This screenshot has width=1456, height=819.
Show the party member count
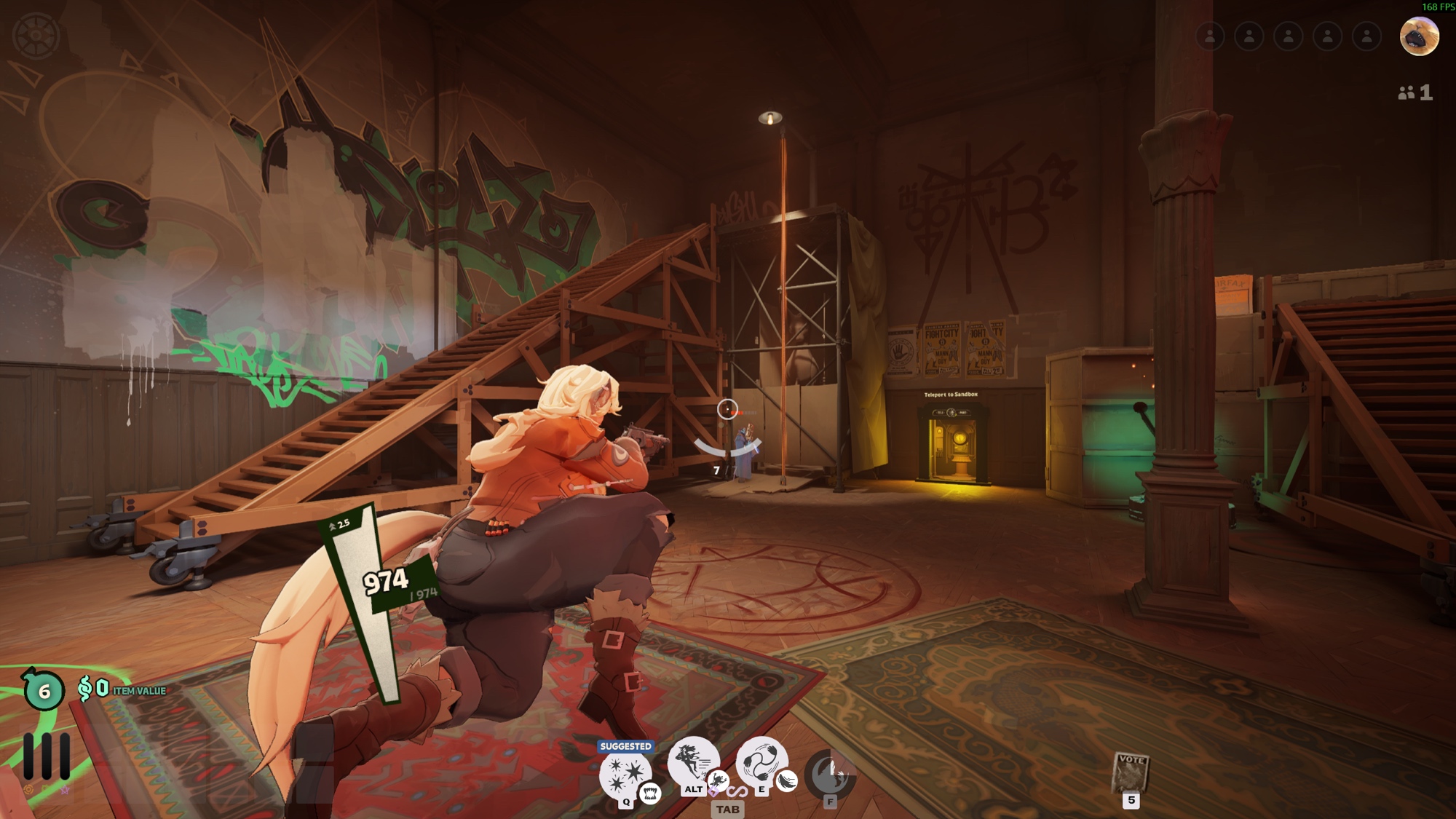pyautogui.click(x=1415, y=92)
